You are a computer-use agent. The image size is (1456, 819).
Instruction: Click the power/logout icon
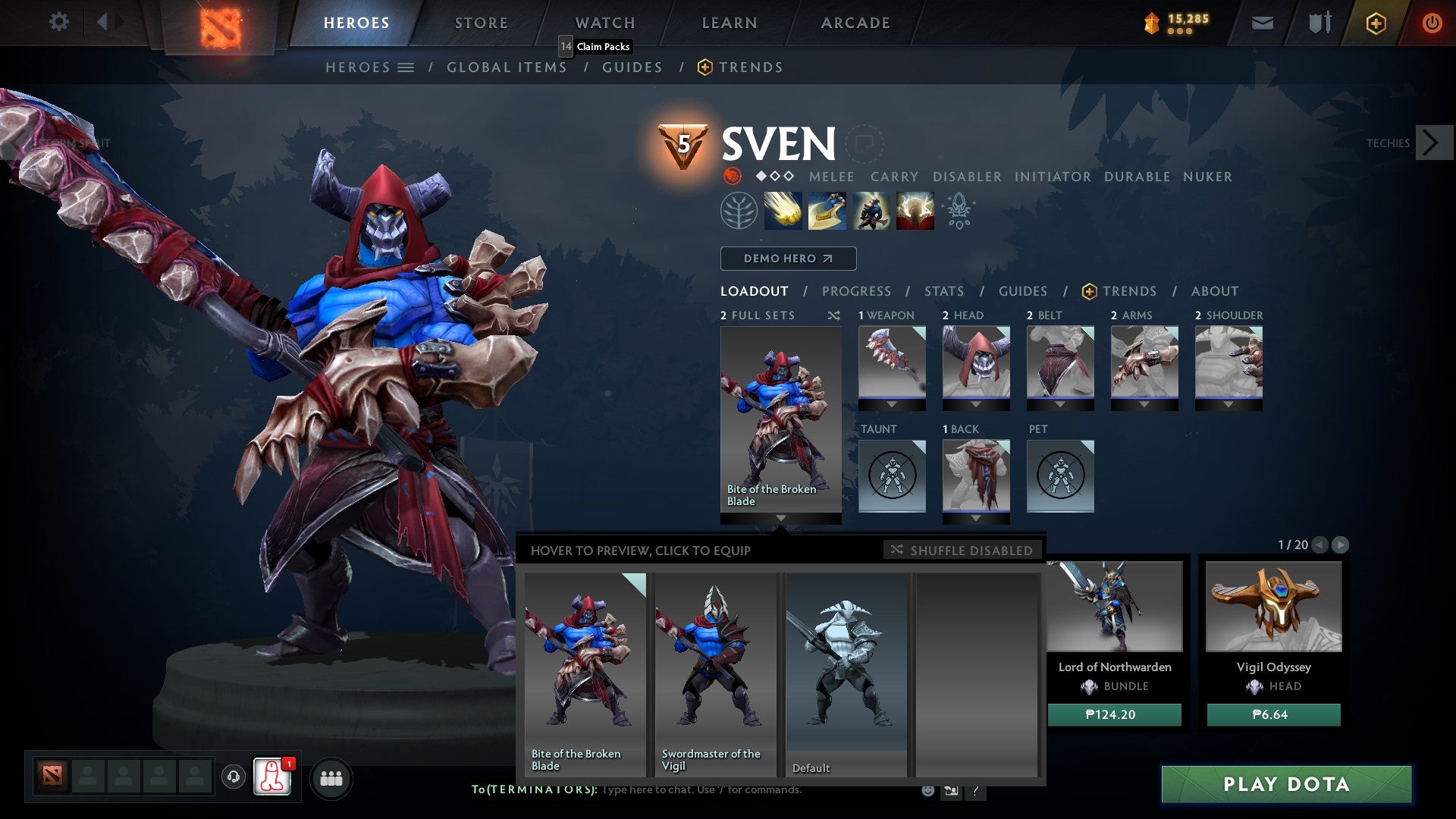point(1433,23)
